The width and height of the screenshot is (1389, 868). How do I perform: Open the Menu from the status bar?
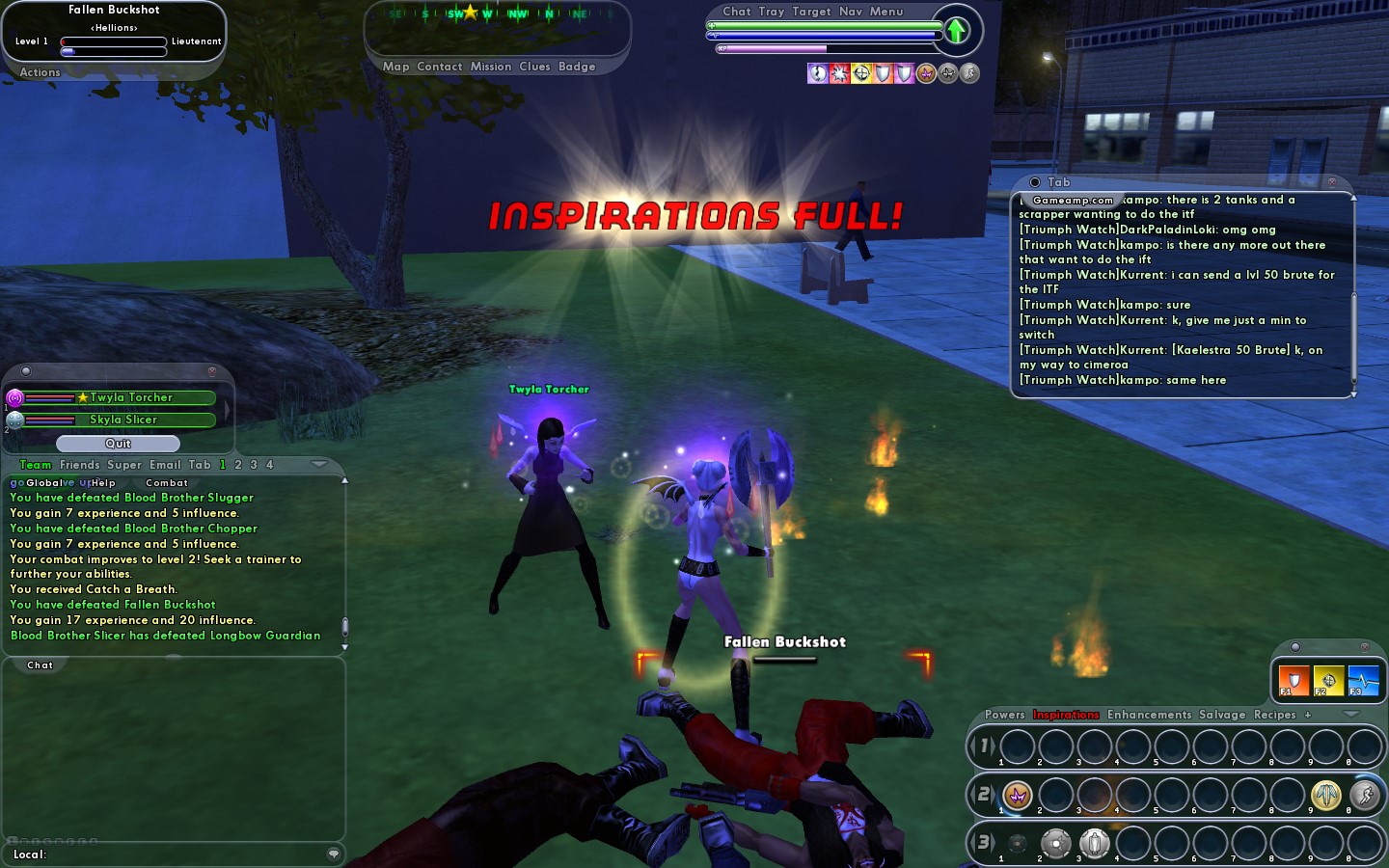[886, 12]
